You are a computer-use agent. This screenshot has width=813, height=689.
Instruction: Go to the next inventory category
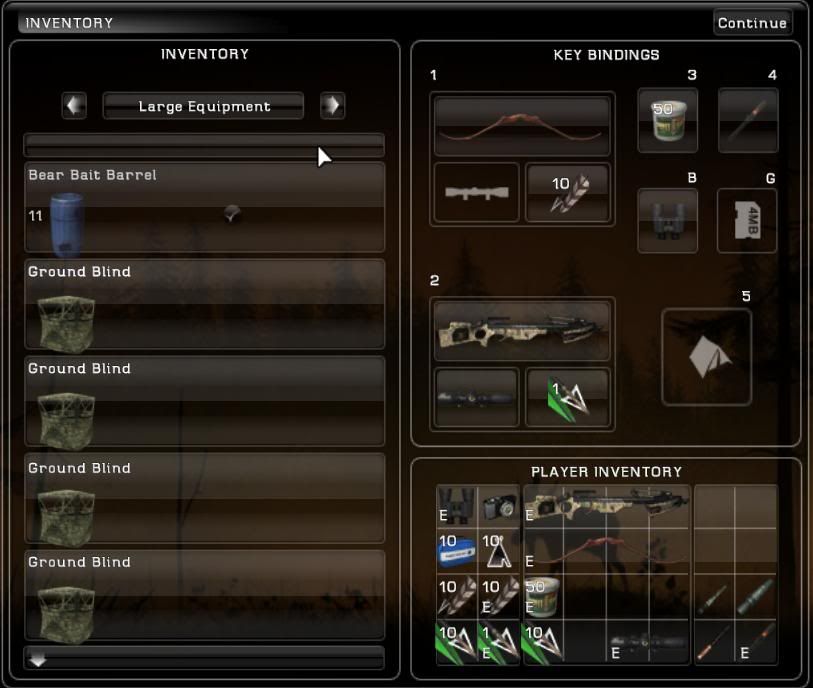click(x=332, y=106)
